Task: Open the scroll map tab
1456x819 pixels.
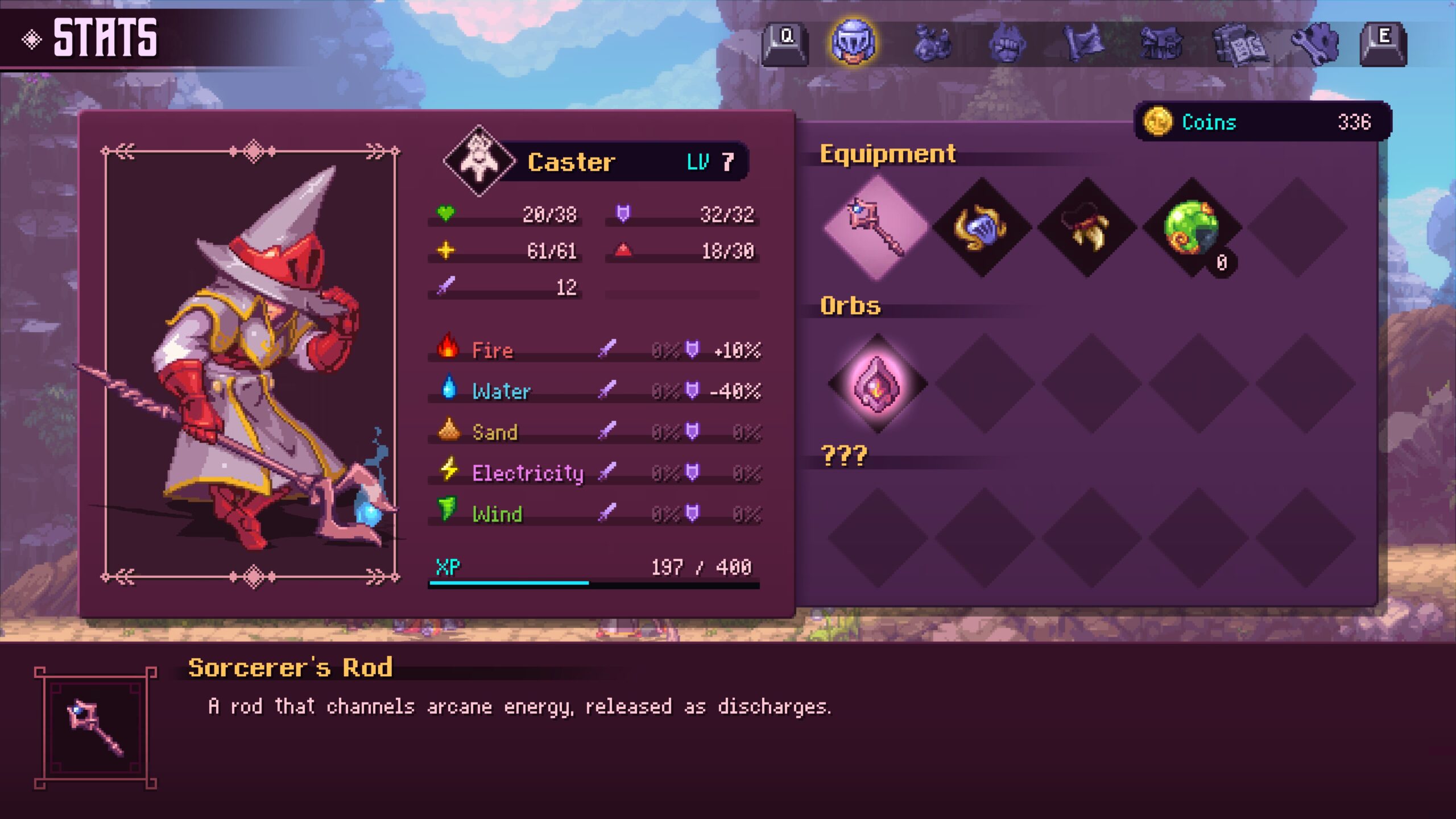Action: (x=1083, y=43)
